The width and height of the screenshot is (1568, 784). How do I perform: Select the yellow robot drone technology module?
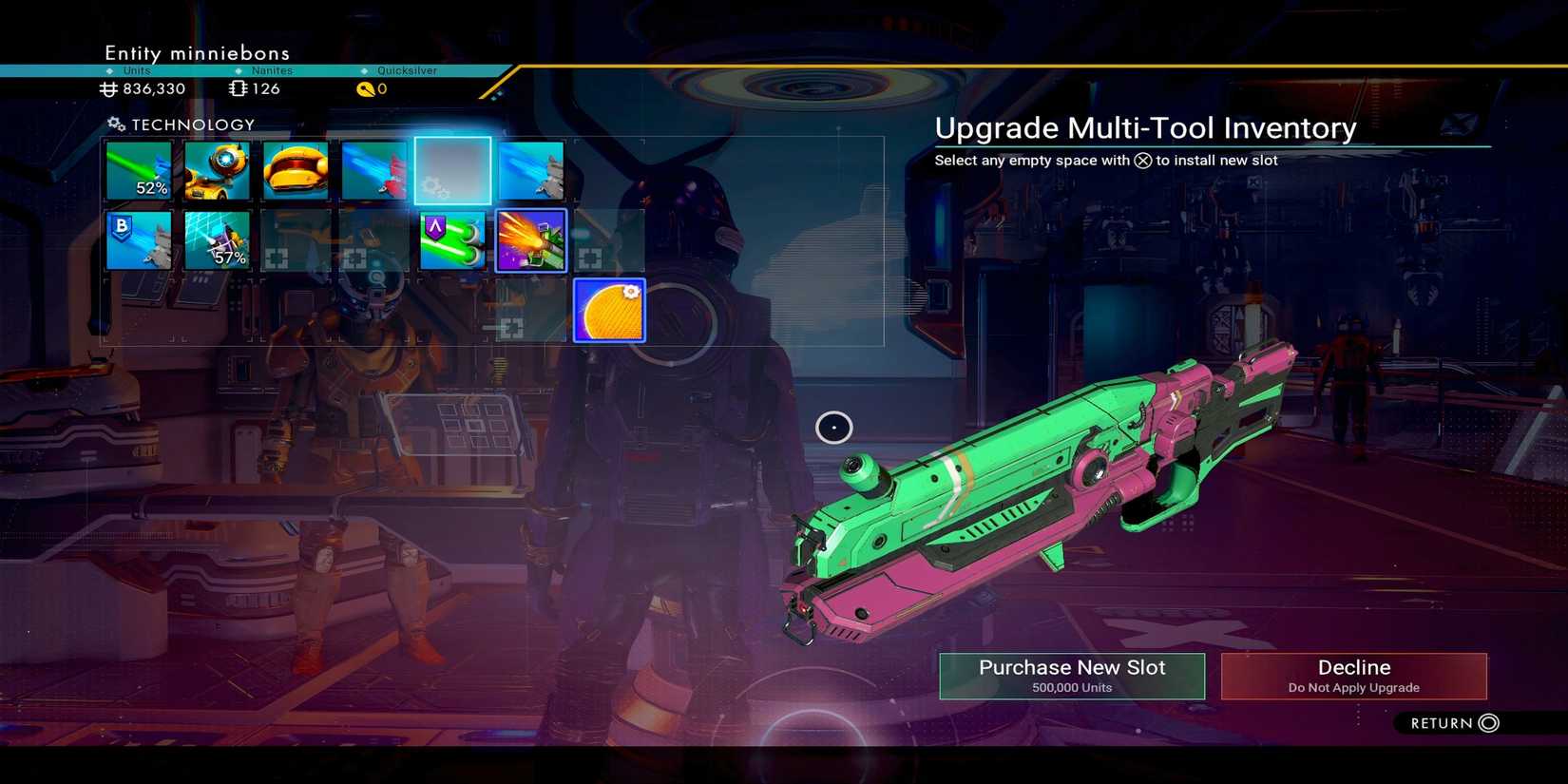(218, 171)
